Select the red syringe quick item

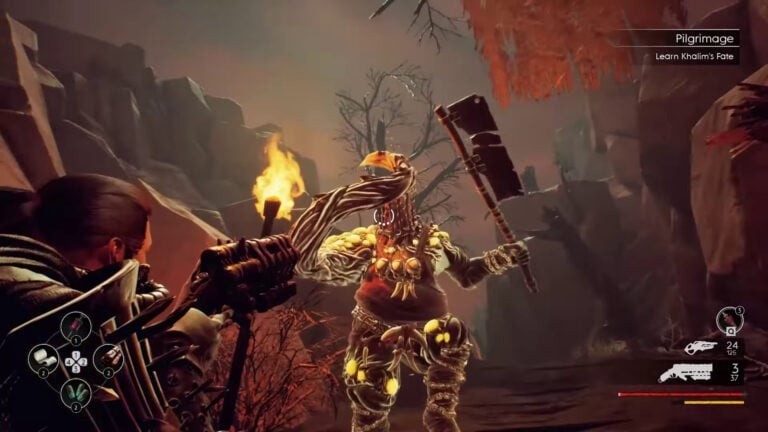tap(76, 326)
